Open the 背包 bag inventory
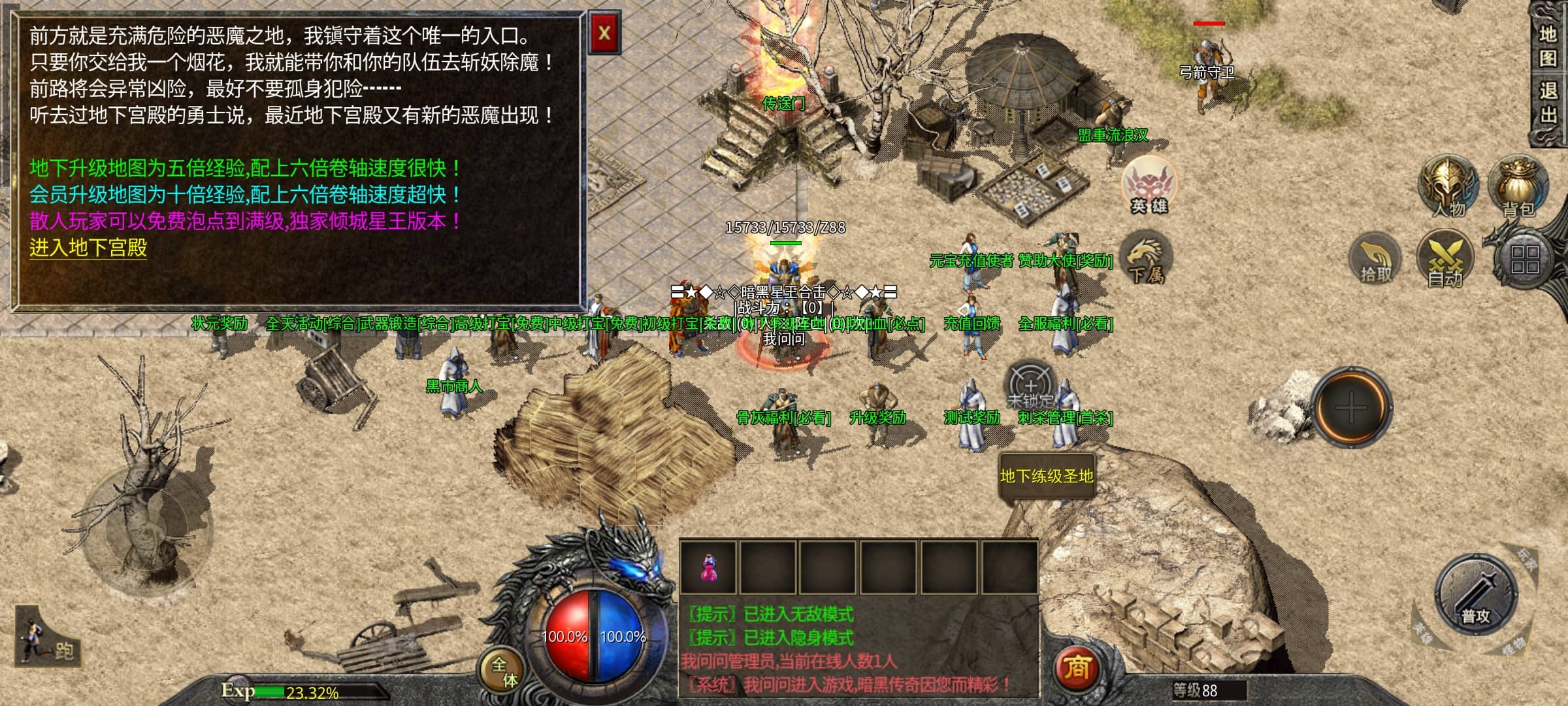The image size is (1568, 706). (1517, 188)
